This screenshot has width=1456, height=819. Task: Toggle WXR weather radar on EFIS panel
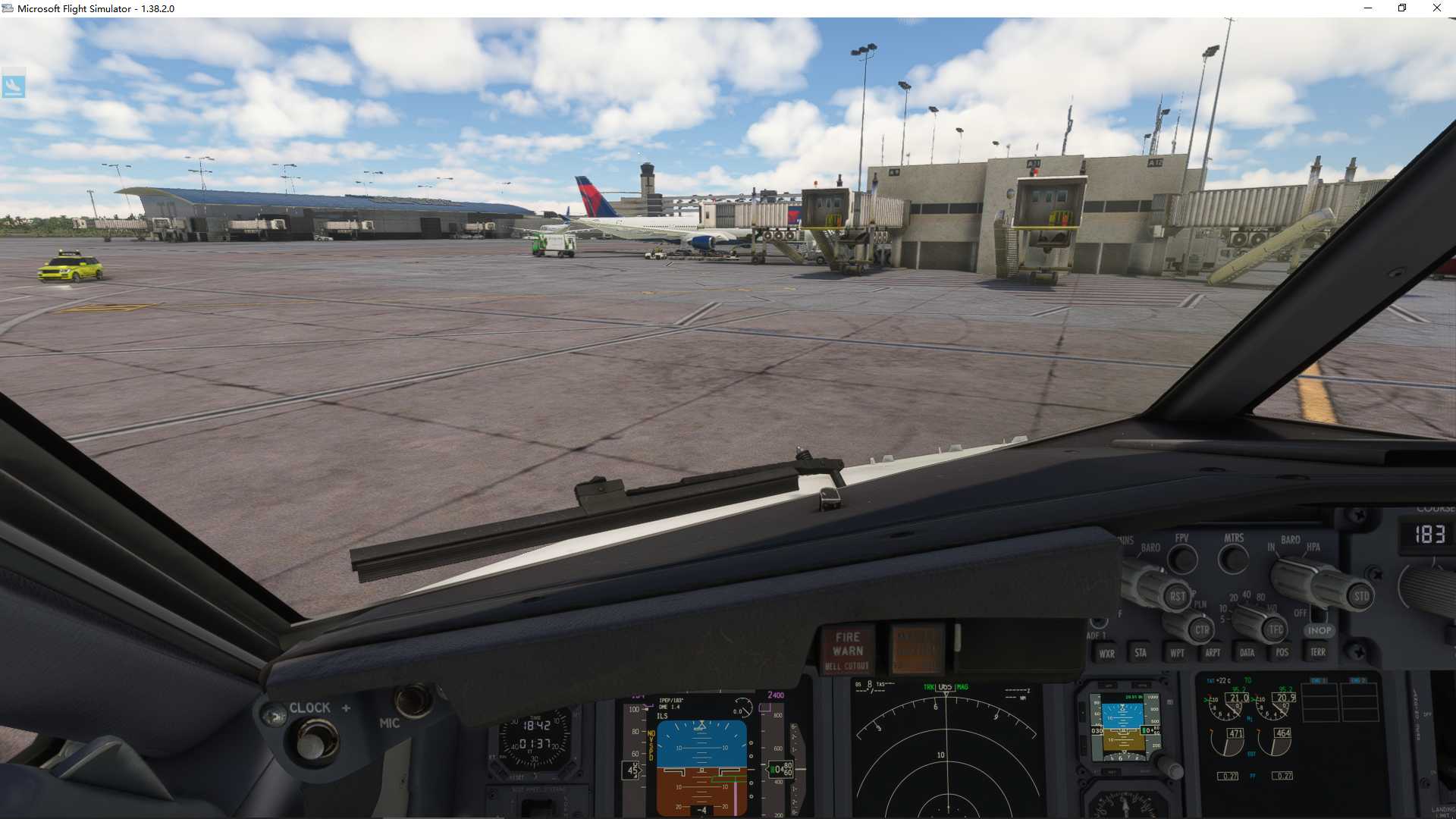coord(1107,653)
